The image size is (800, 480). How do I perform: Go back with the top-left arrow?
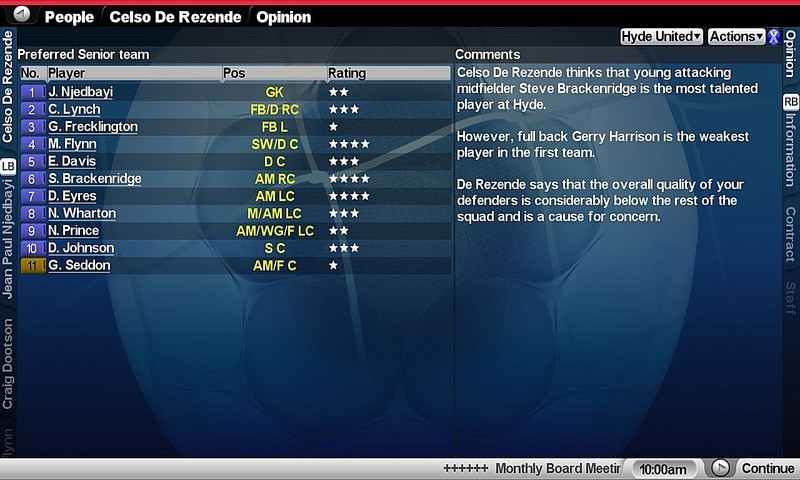click(23, 16)
